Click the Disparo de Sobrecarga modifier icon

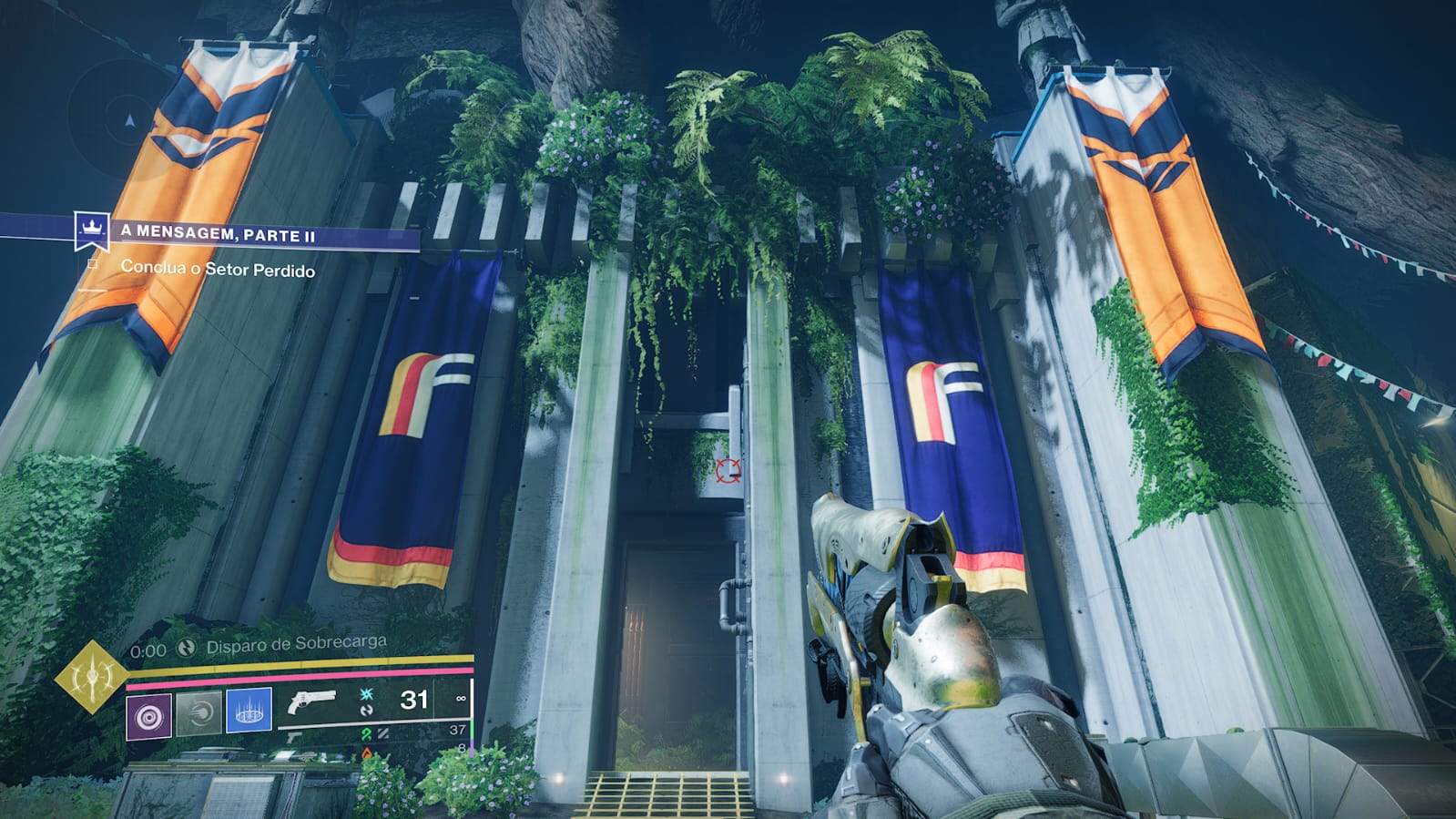click(x=187, y=648)
